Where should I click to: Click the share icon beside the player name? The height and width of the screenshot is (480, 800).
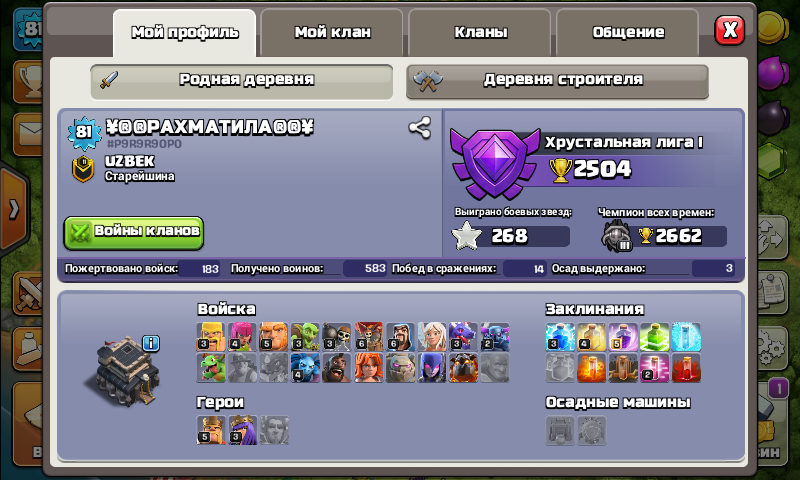click(419, 128)
